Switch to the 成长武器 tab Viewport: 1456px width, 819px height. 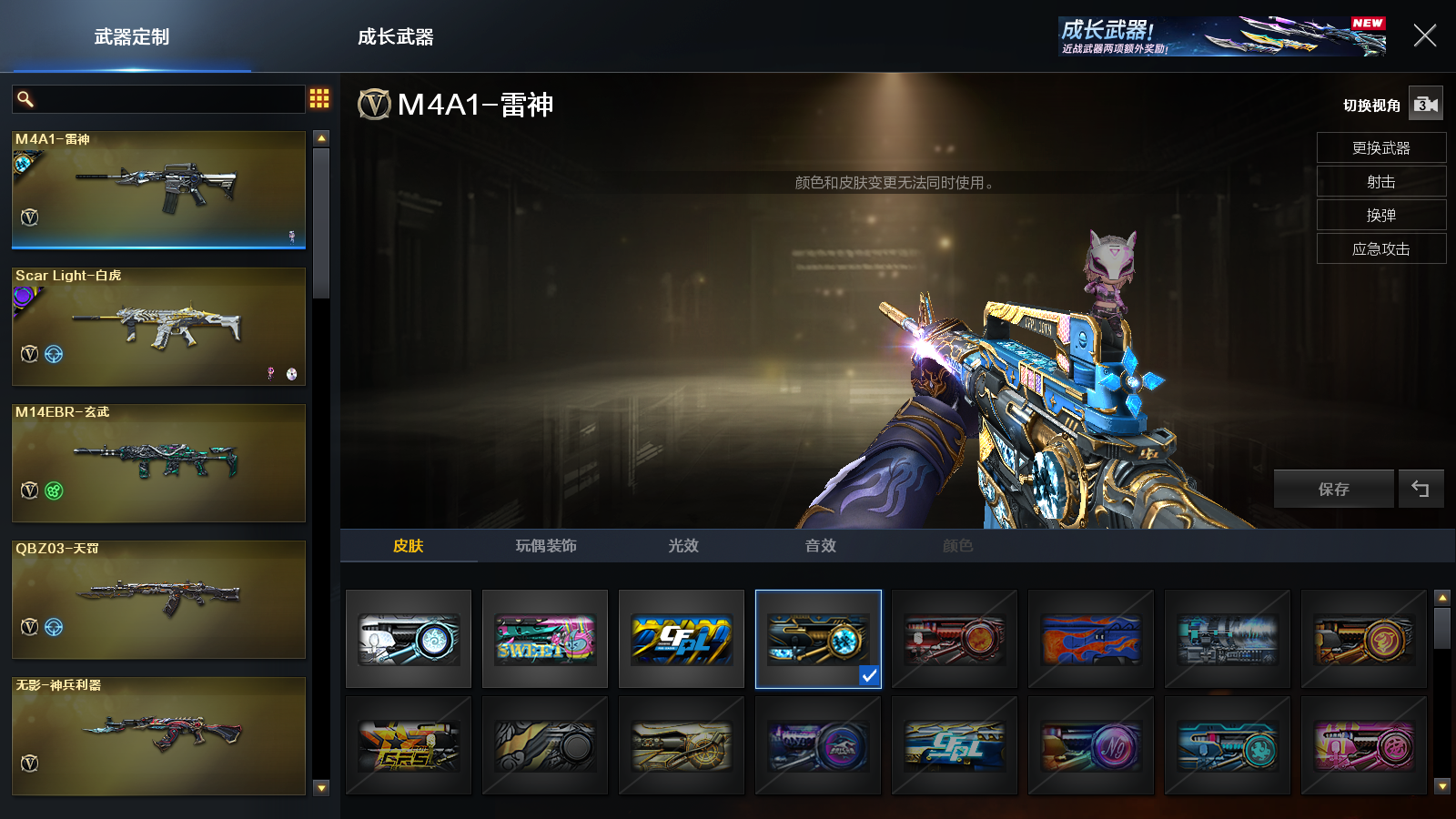coord(395,37)
